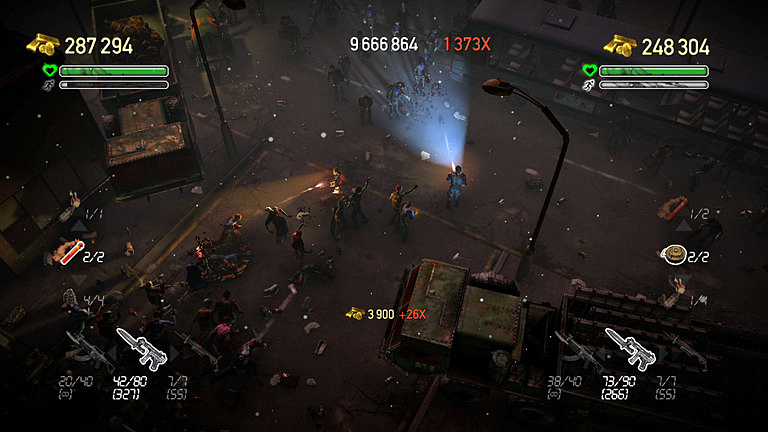The image size is (768, 432).
Task: Select the SMG with 42/80 ammo
Action: pyautogui.click(x=140, y=347)
